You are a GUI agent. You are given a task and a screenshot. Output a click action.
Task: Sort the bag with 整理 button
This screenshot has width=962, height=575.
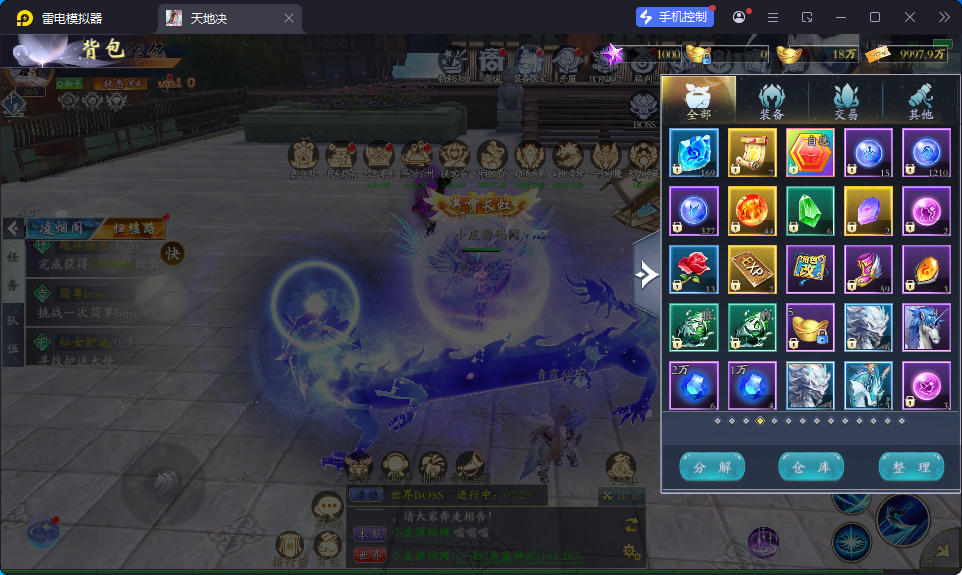(x=911, y=467)
